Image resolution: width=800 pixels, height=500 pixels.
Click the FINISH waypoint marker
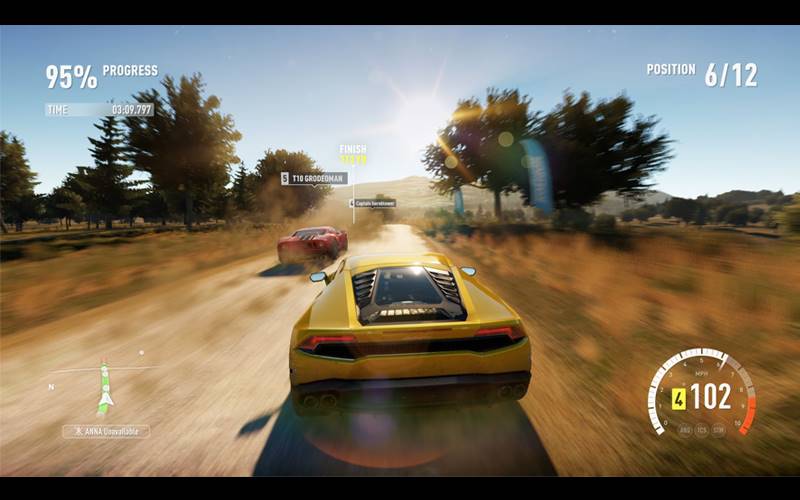[x=353, y=153]
